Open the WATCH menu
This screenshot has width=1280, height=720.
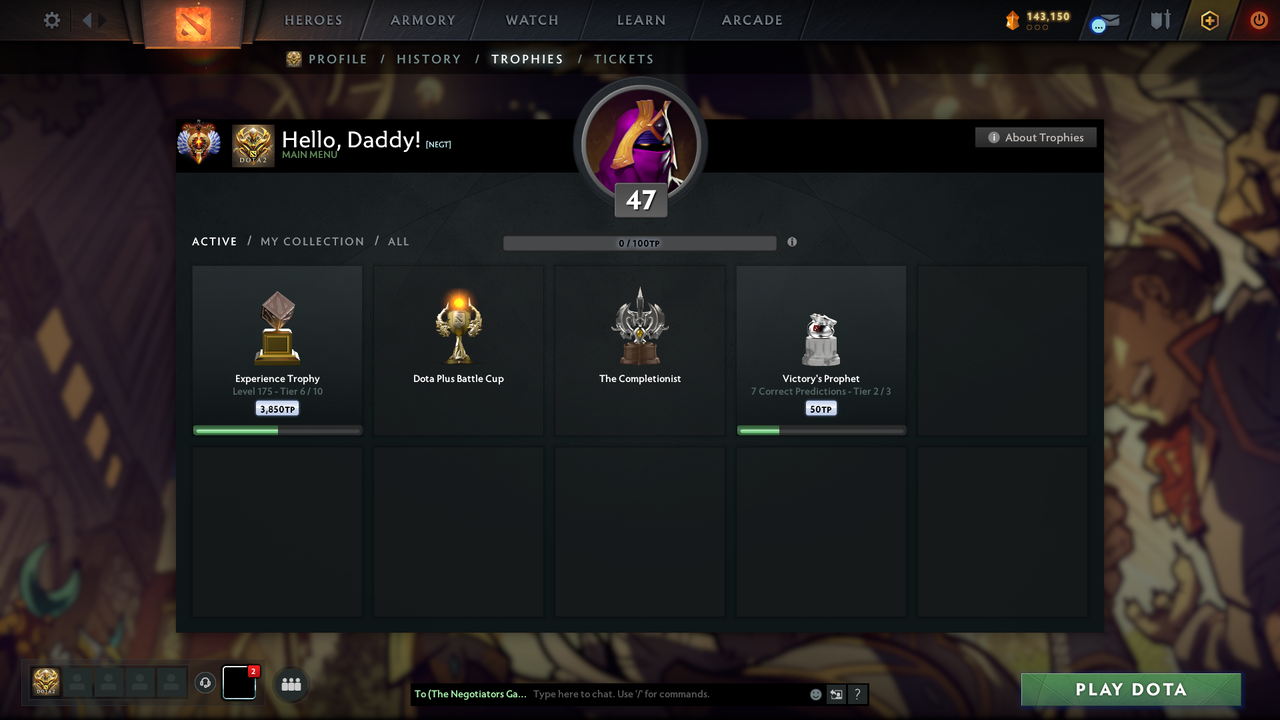[531, 20]
